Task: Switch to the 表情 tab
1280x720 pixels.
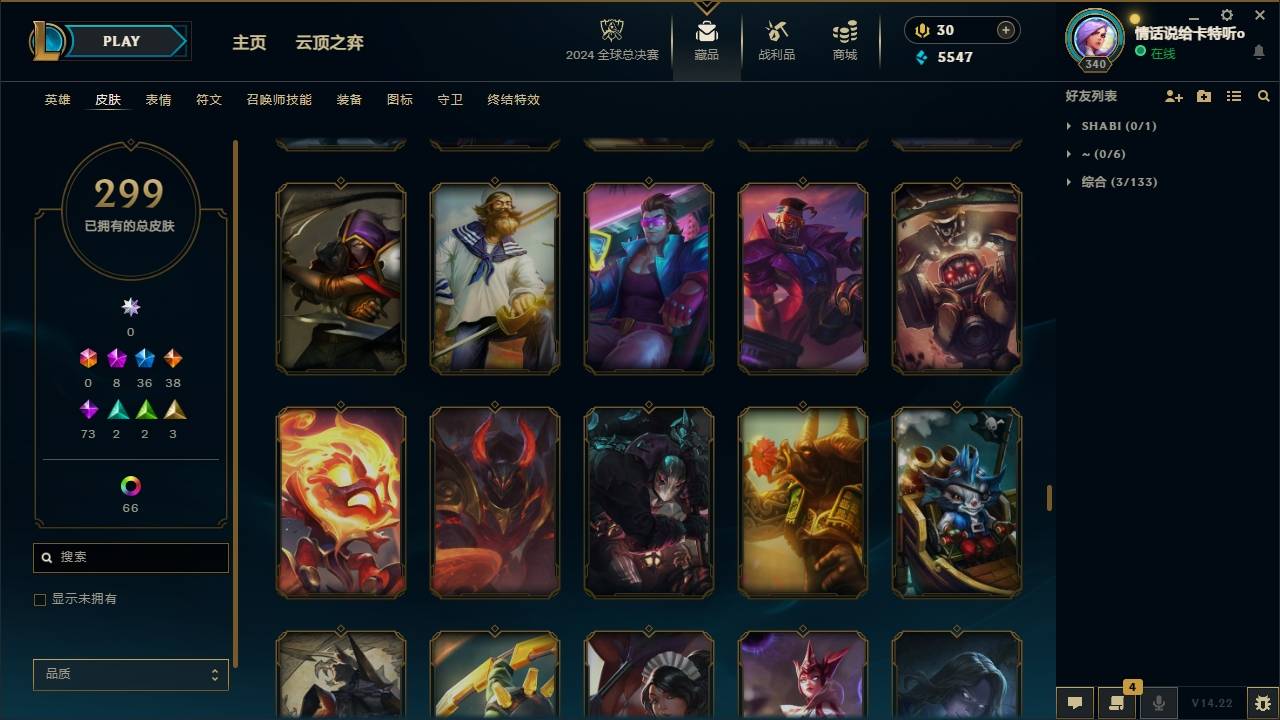Action: (158, 100)
